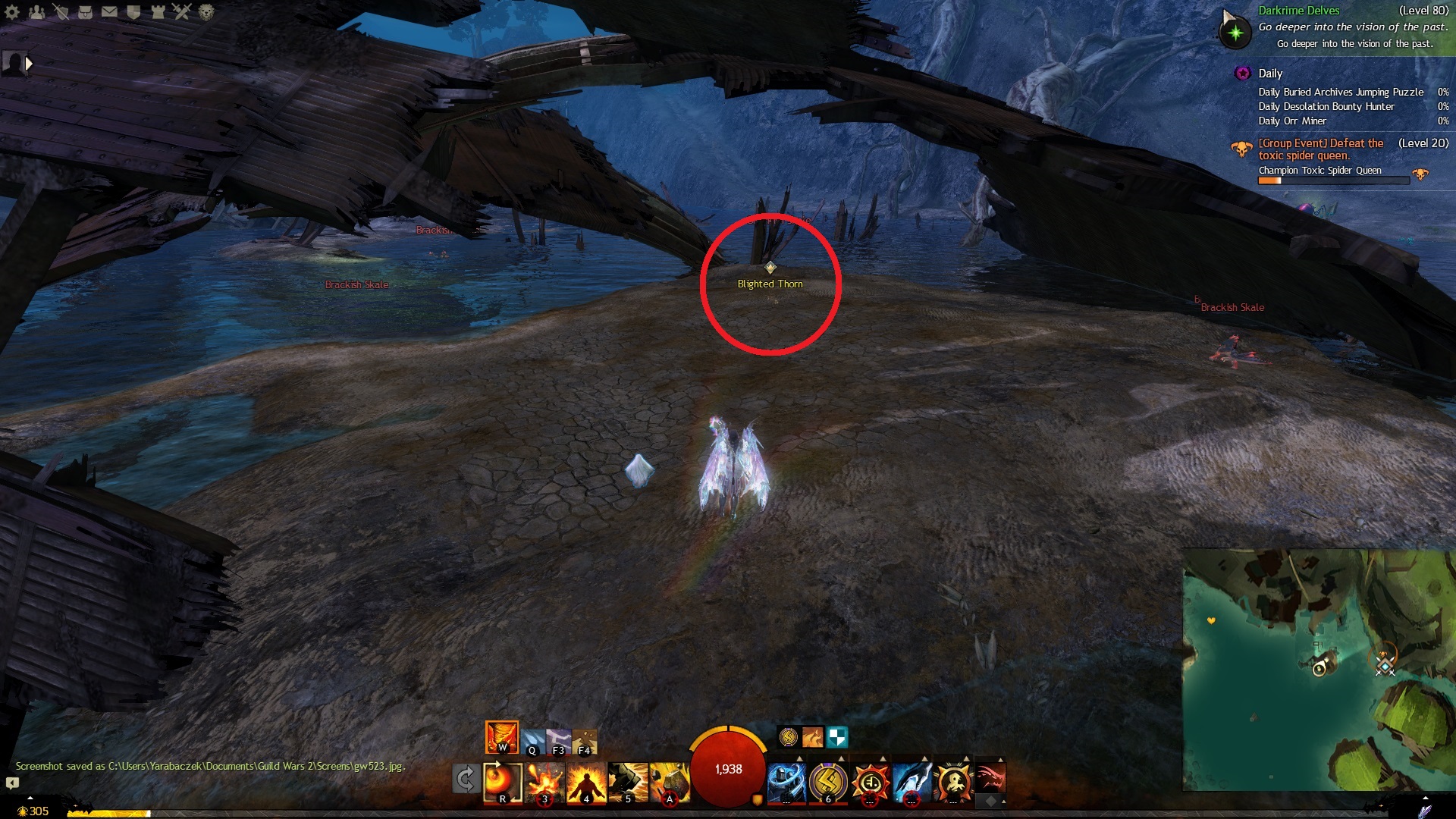Open the mail envelope icon
This screenshot has height=819, width=1456.
point(109,11)
